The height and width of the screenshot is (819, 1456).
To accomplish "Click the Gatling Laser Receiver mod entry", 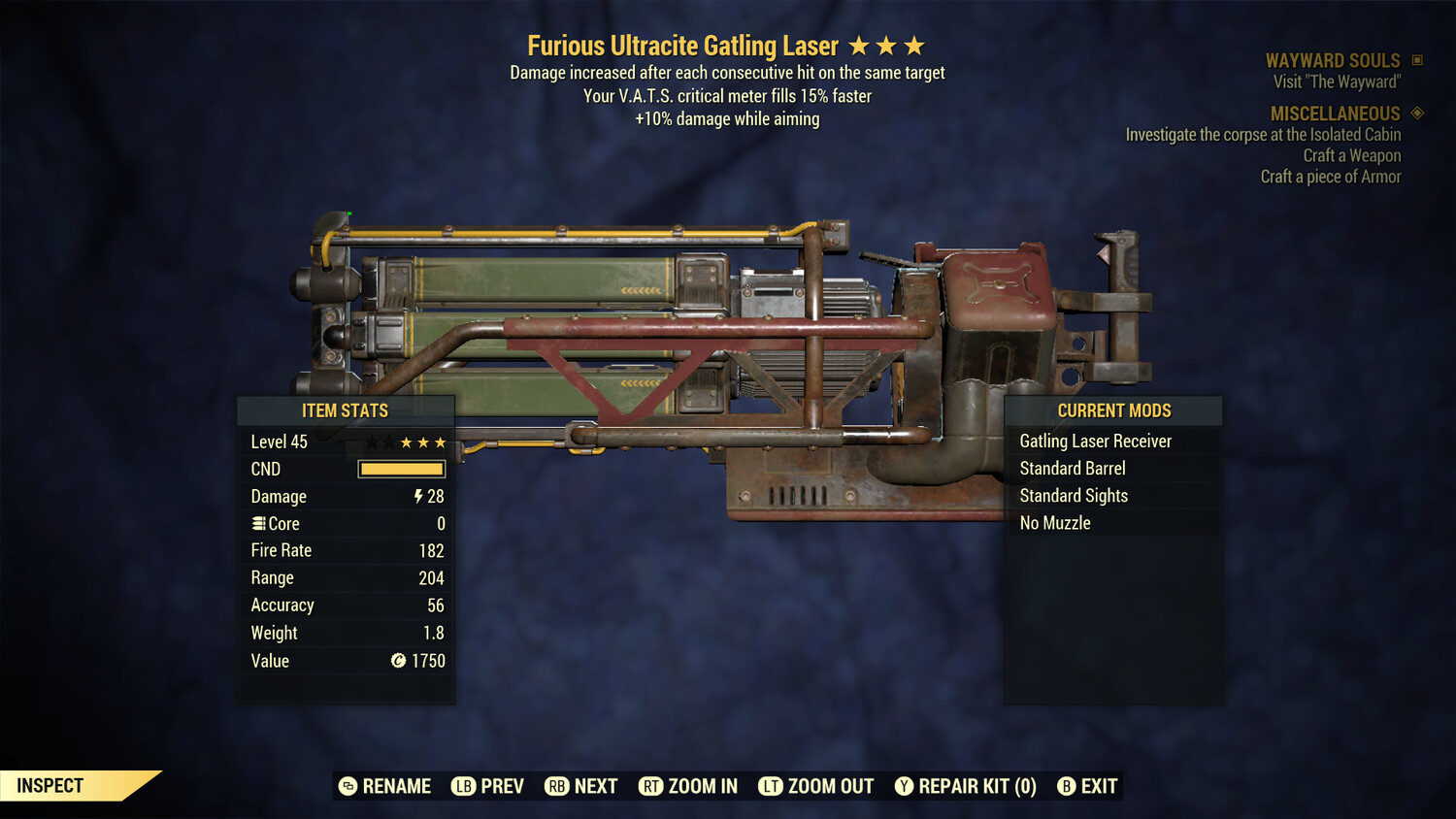I will point(1095,441).
